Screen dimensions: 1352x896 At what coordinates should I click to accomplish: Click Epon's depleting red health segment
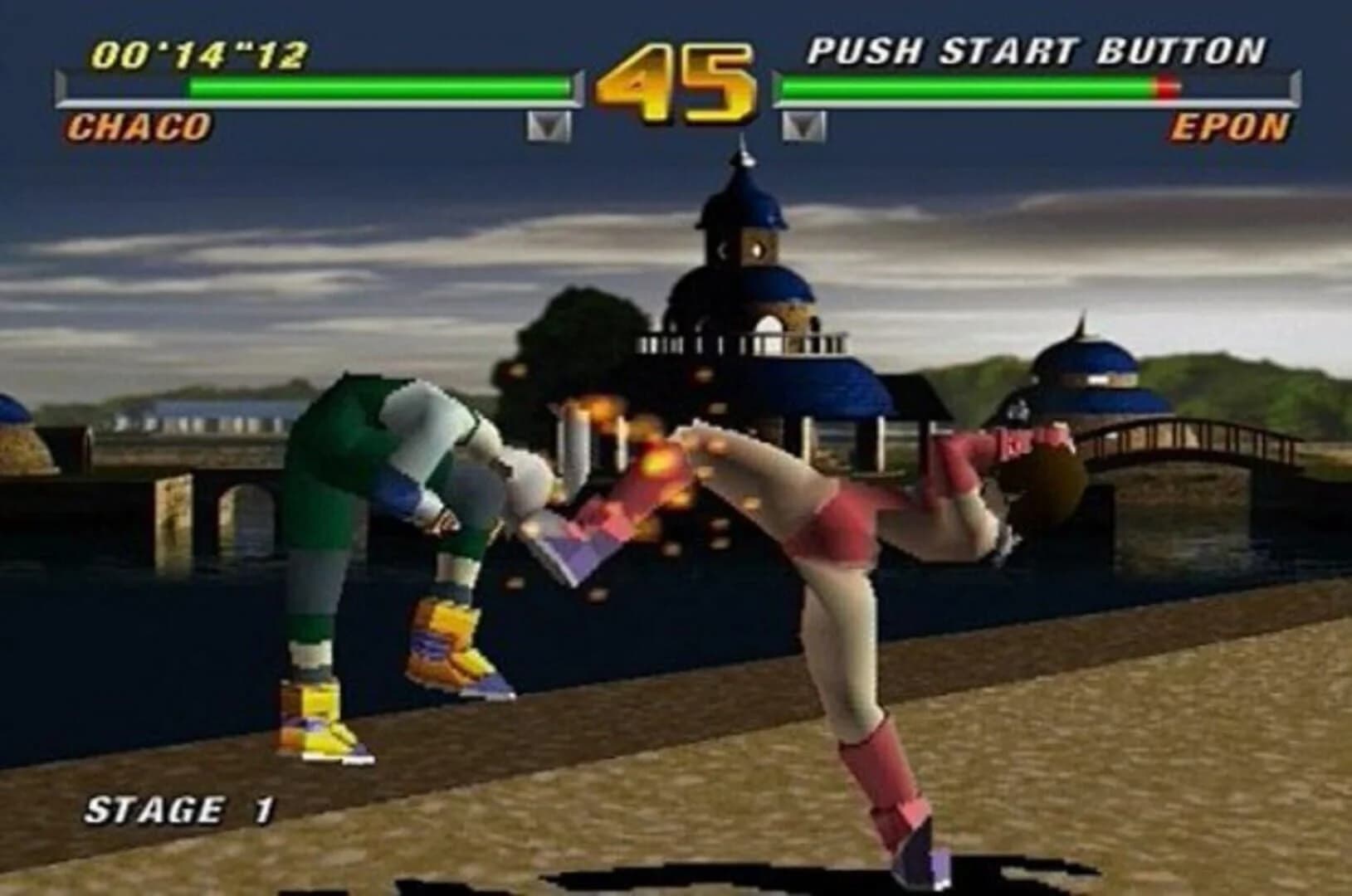[x=1166, y=85]
